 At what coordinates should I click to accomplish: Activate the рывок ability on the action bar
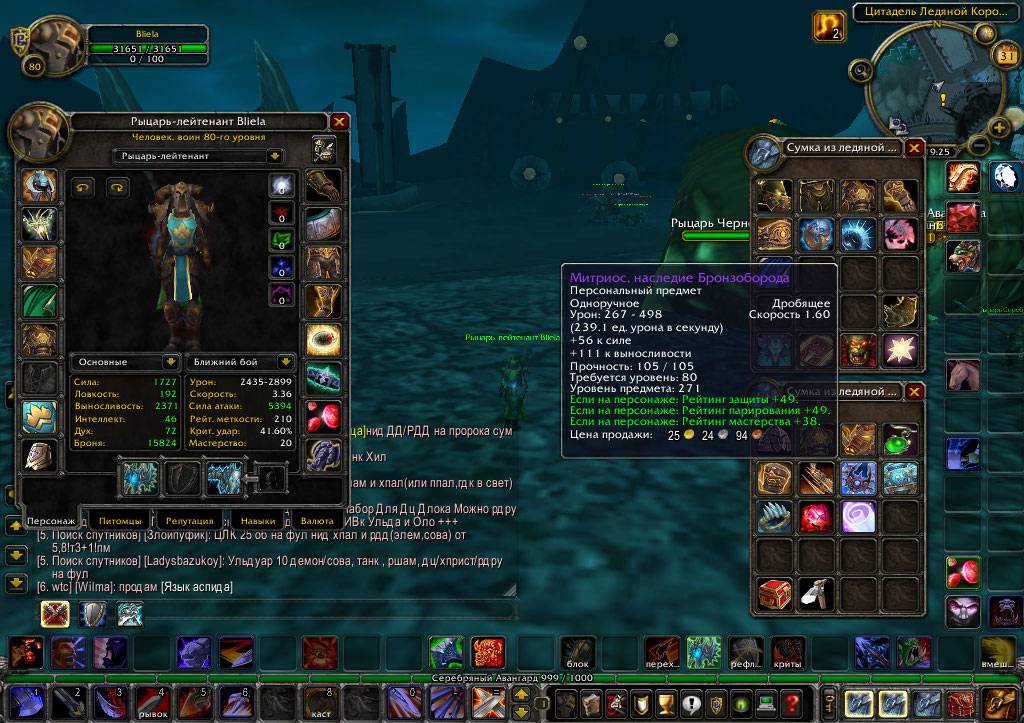pos(152,702)
